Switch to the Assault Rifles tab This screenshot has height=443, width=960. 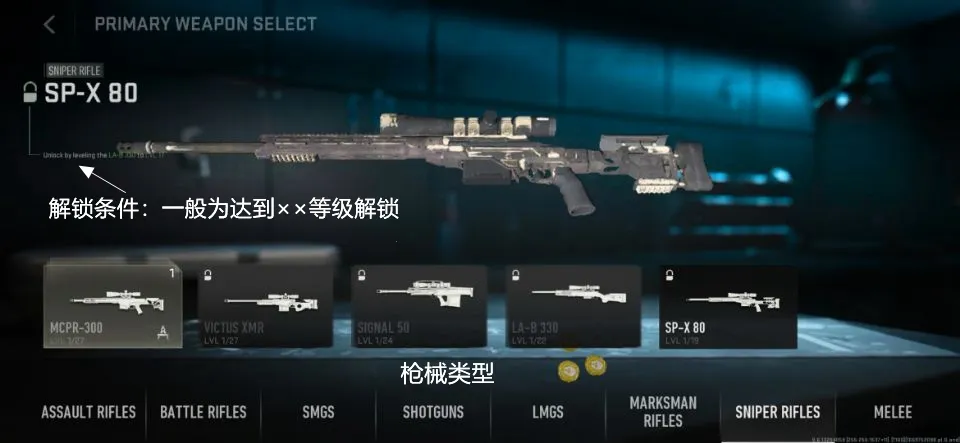click(x=89, y=412)
